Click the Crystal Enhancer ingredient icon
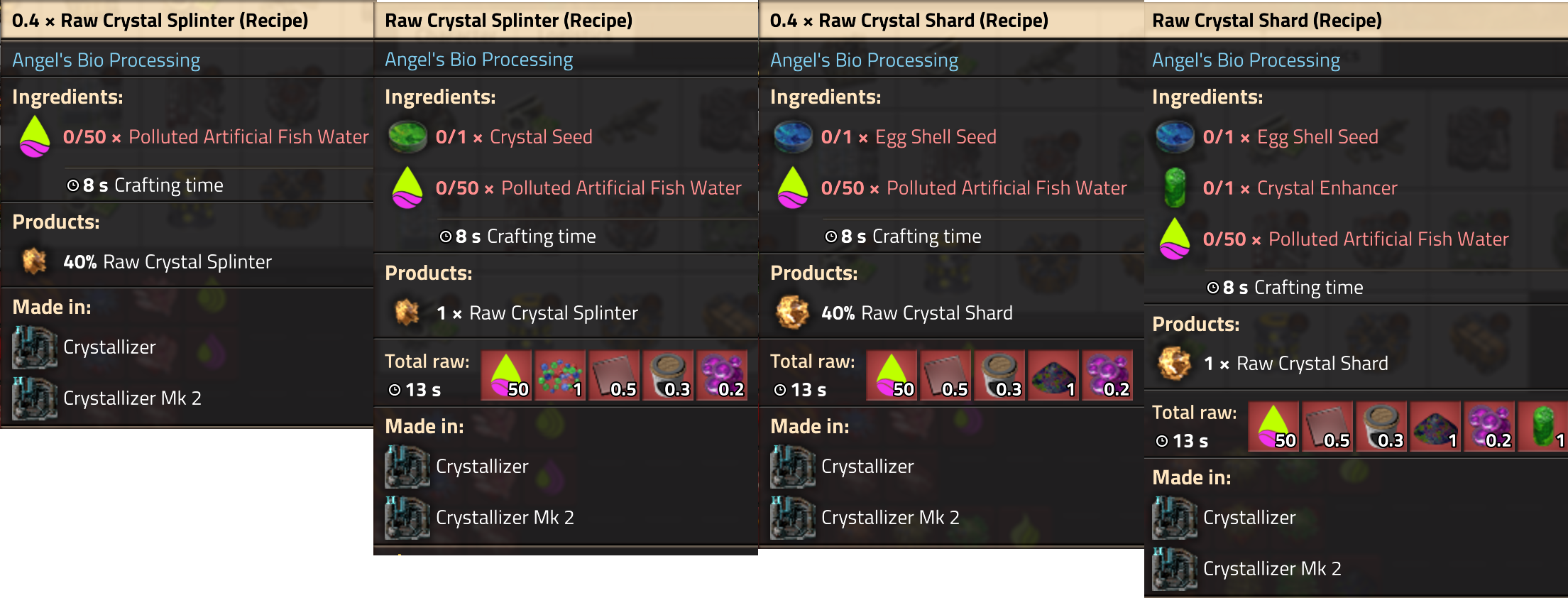This screenshot has height=598, width=1568. pyautogui.click(x=1174, y=187)
